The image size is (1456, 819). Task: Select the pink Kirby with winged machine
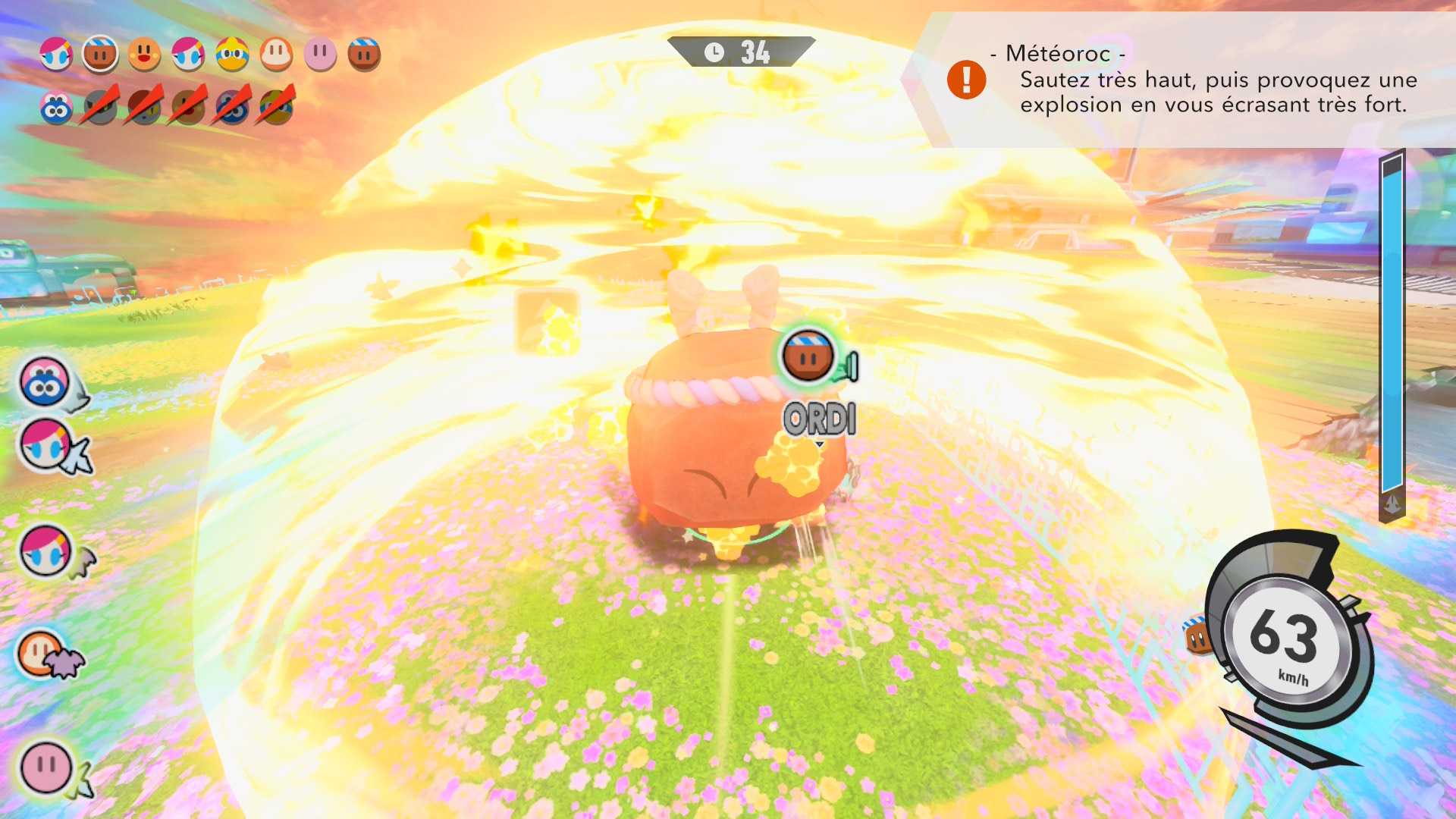pos(47,767)
